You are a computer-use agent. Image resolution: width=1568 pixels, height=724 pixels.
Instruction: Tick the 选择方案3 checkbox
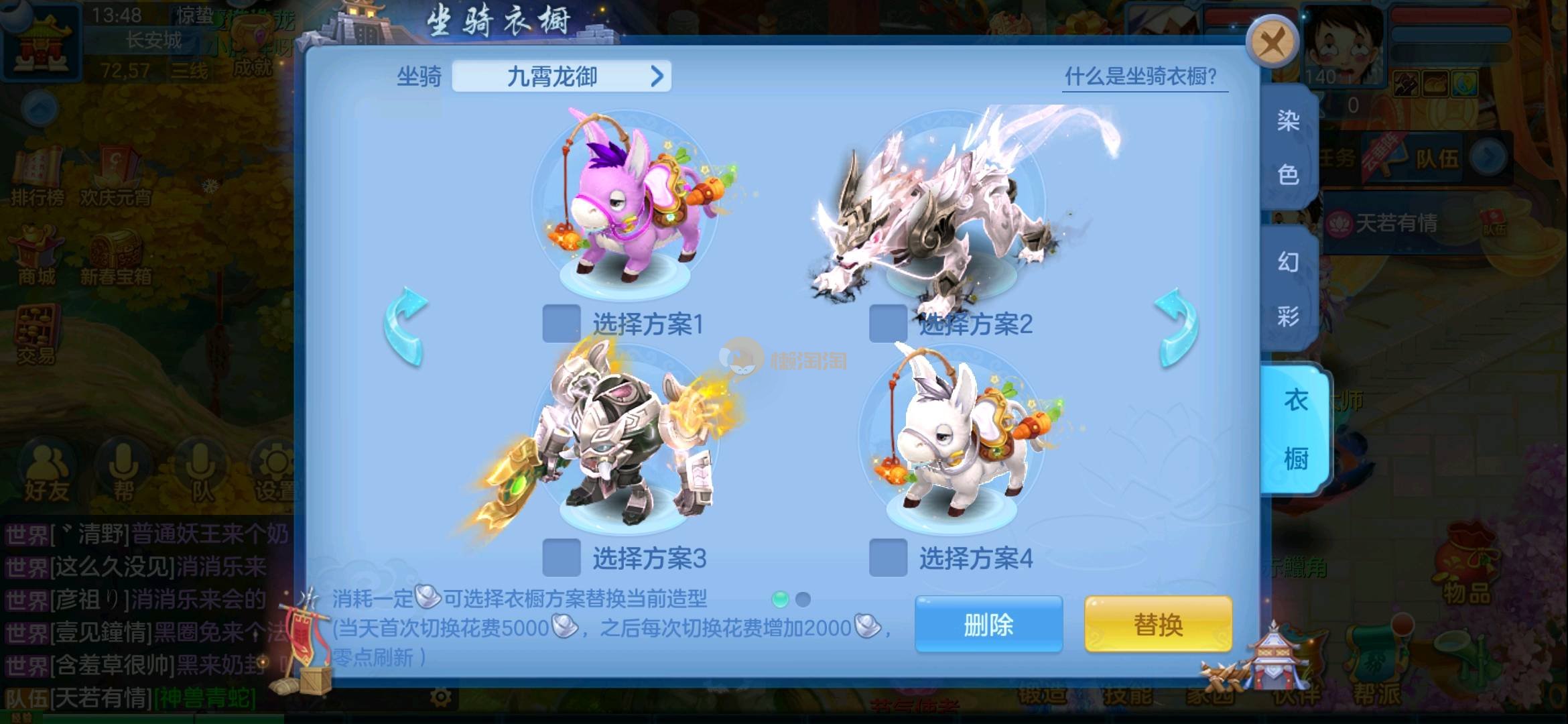tap(561, 558)
